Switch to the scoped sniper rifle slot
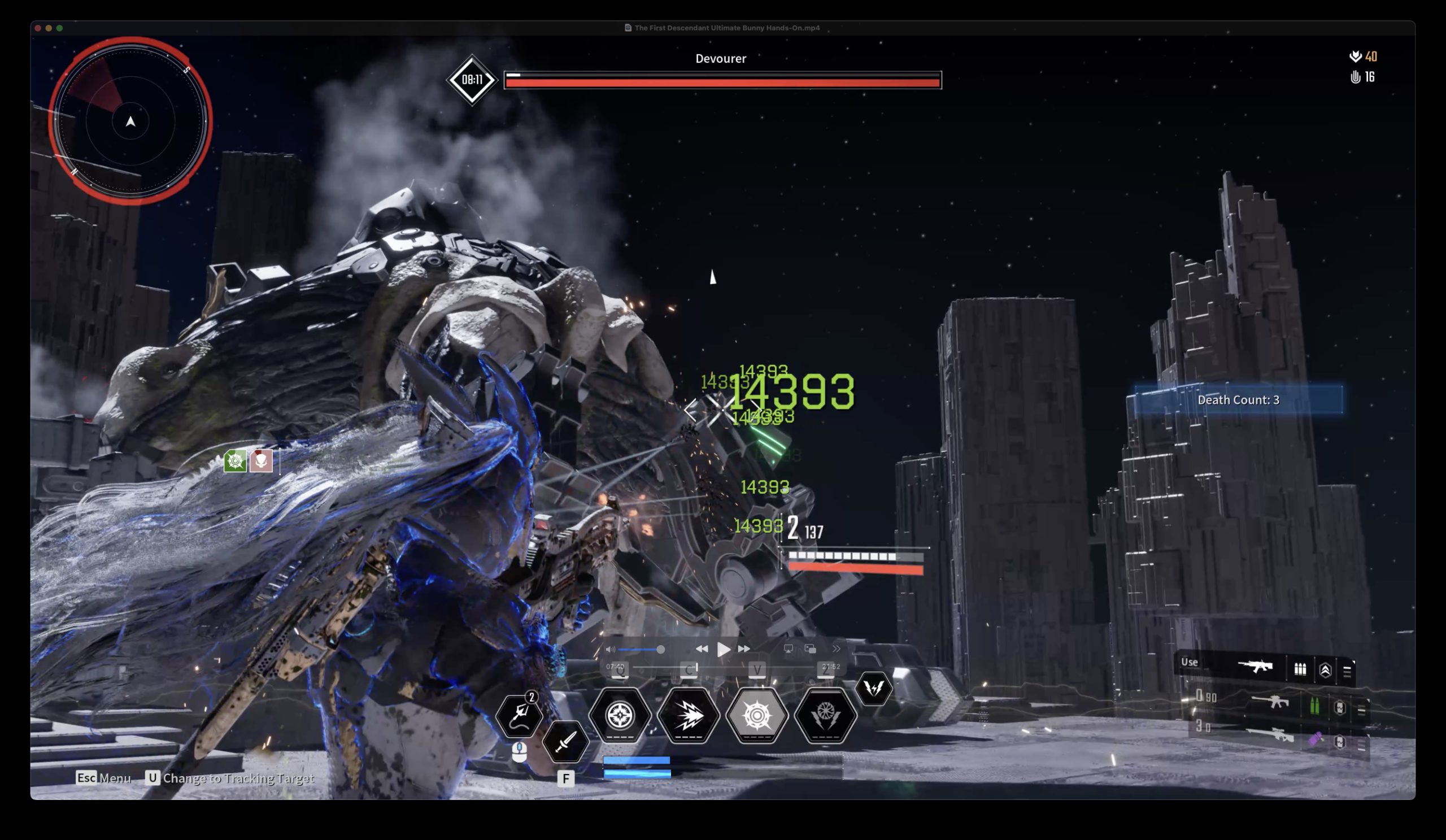1446x840 pixels. tap(1269, 735)
